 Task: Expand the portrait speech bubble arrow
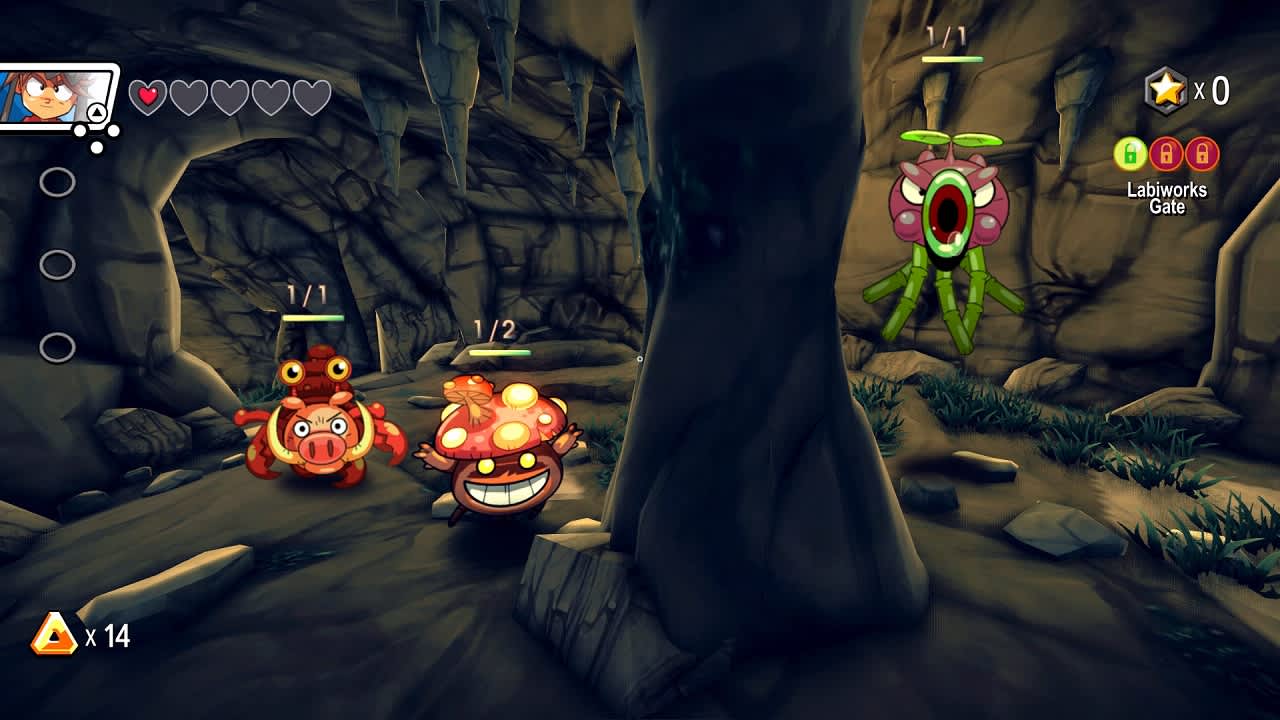[x=97, y=112]
